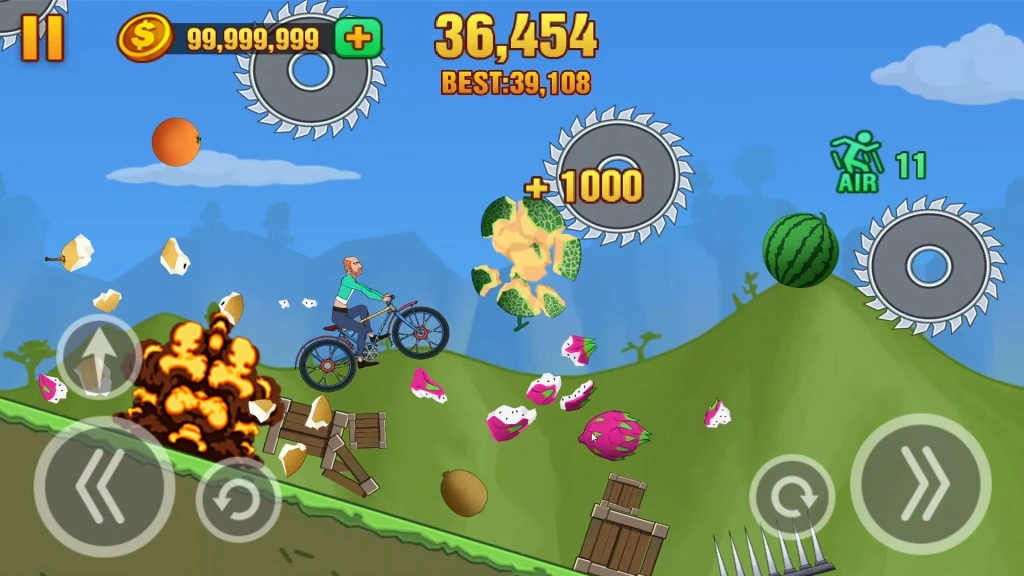Tap the green plus to add coins
Screen dimensions: 1024x576
(x=357, y=39)
